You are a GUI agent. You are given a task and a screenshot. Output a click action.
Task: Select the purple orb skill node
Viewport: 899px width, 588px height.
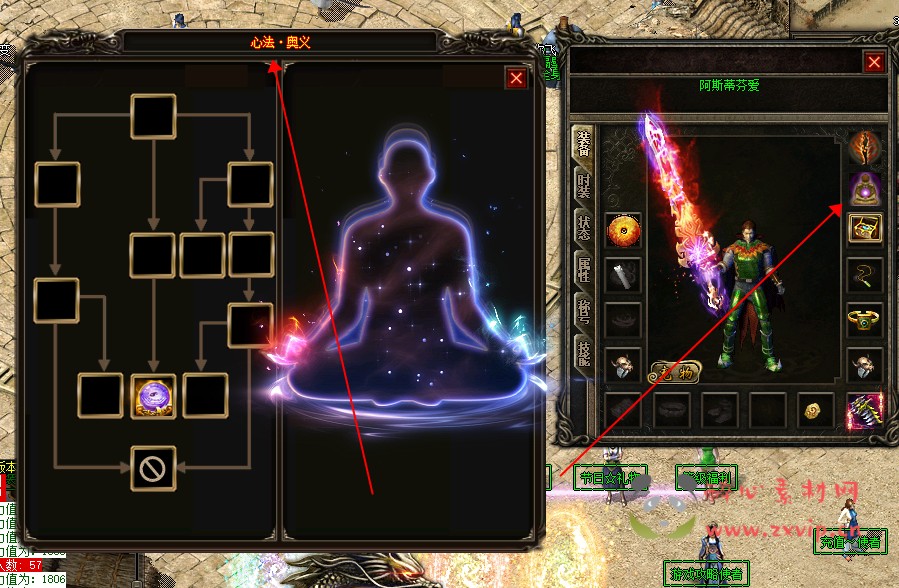(x=154, y=395)
